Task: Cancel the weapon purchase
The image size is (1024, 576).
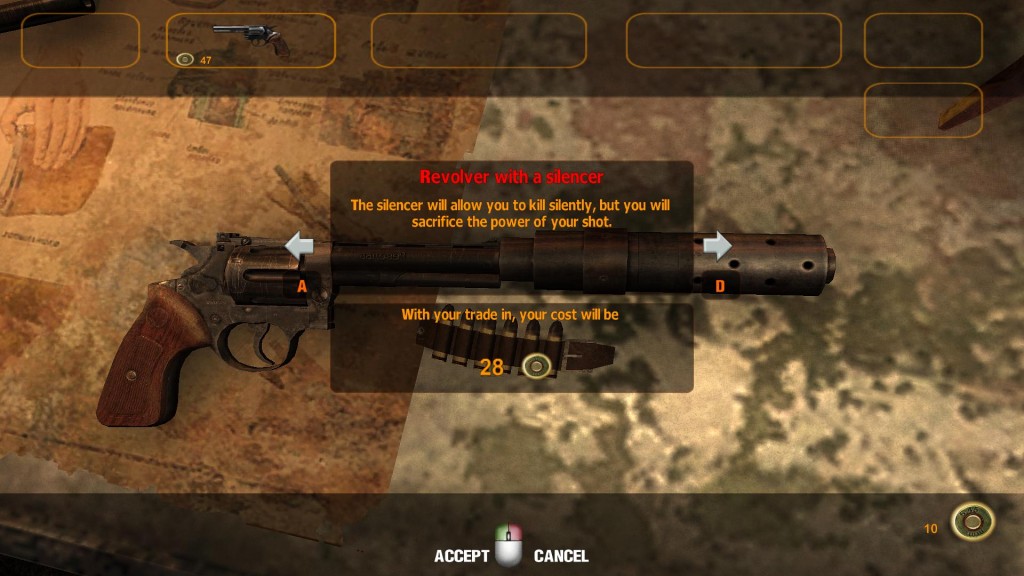Action: (x=560, y=556)
